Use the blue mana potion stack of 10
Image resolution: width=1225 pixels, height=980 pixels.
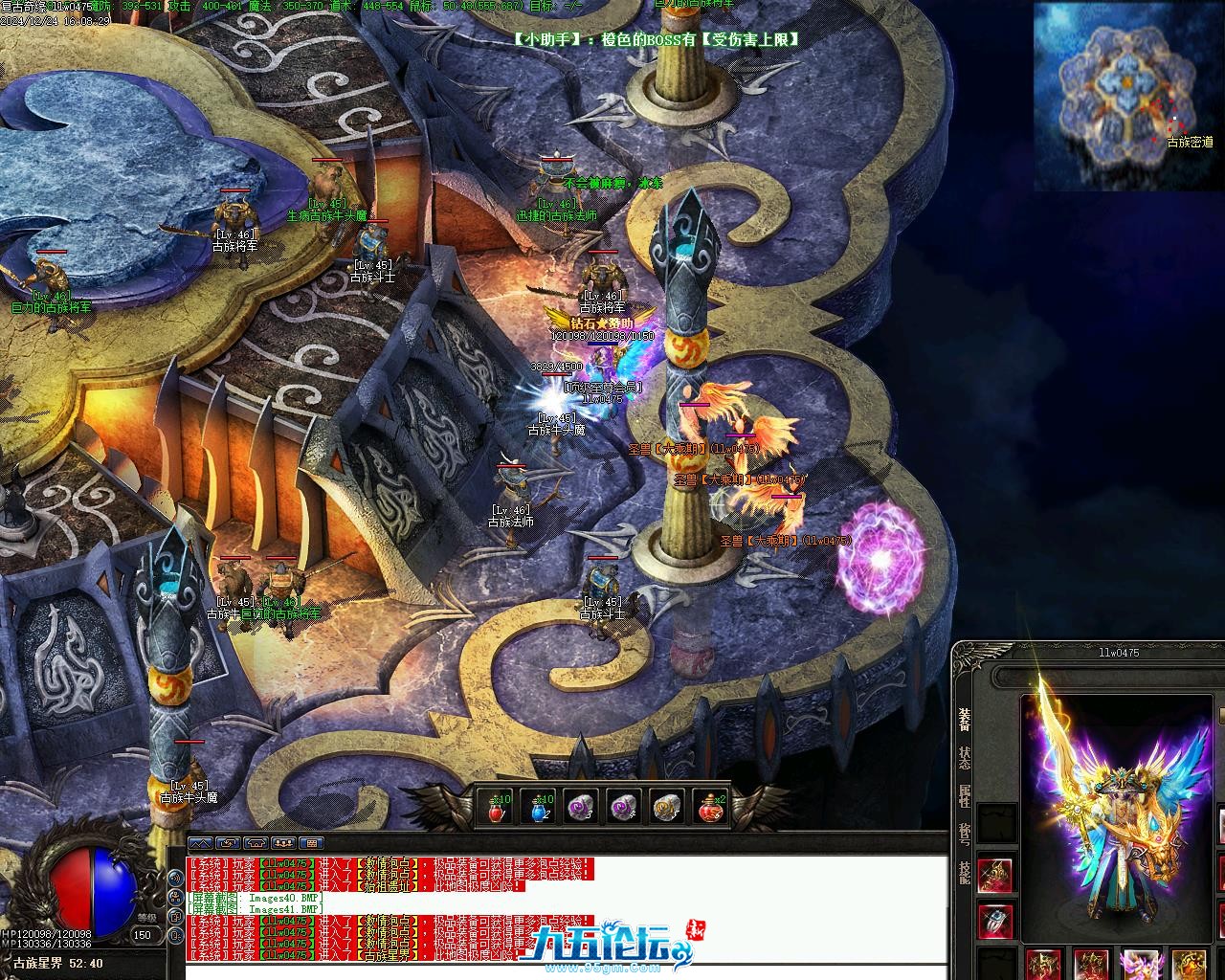[x=539, y=809]
